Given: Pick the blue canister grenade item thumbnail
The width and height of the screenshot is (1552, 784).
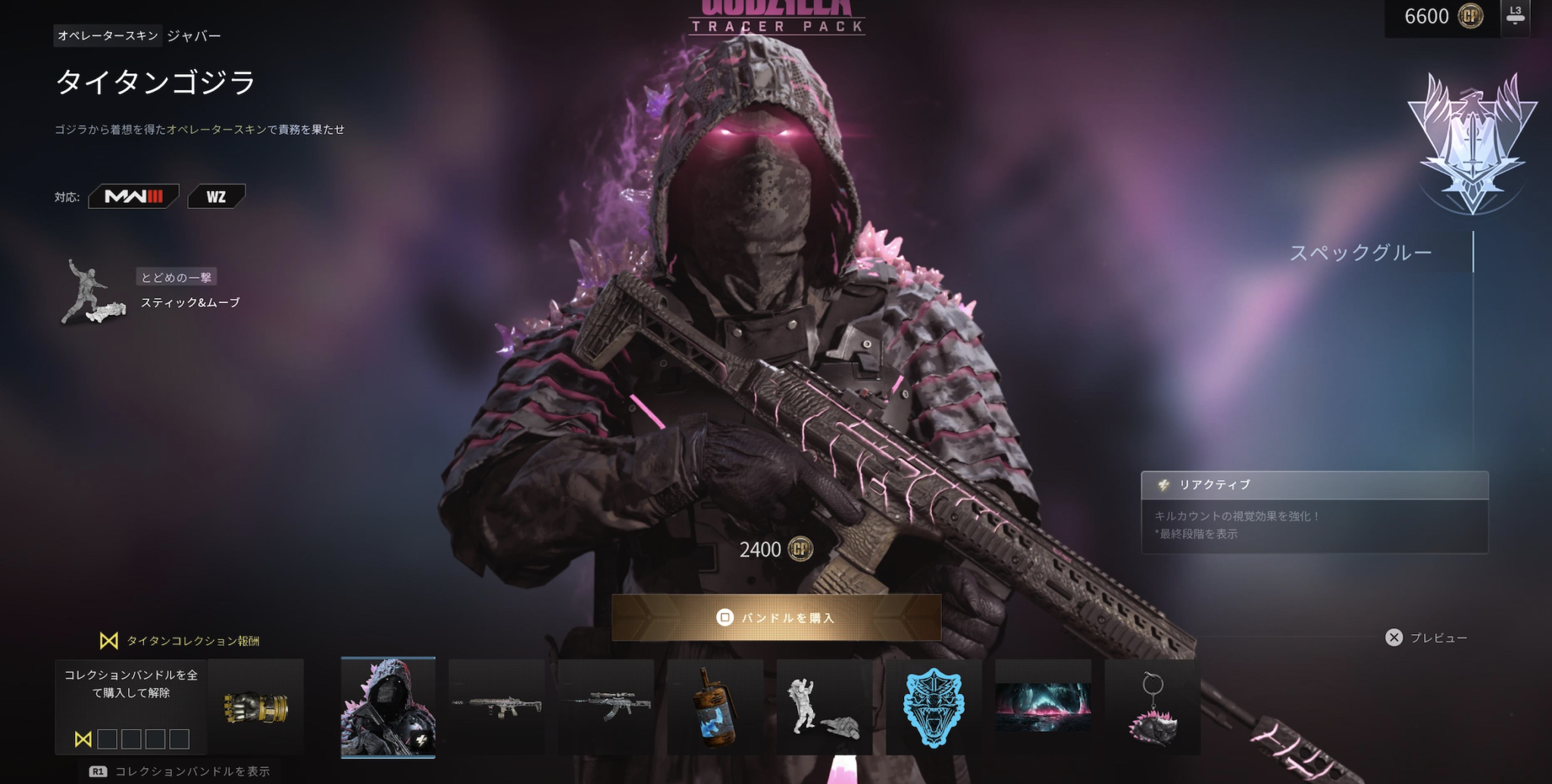Looking at the screenshot, I should tap(715, 707).
